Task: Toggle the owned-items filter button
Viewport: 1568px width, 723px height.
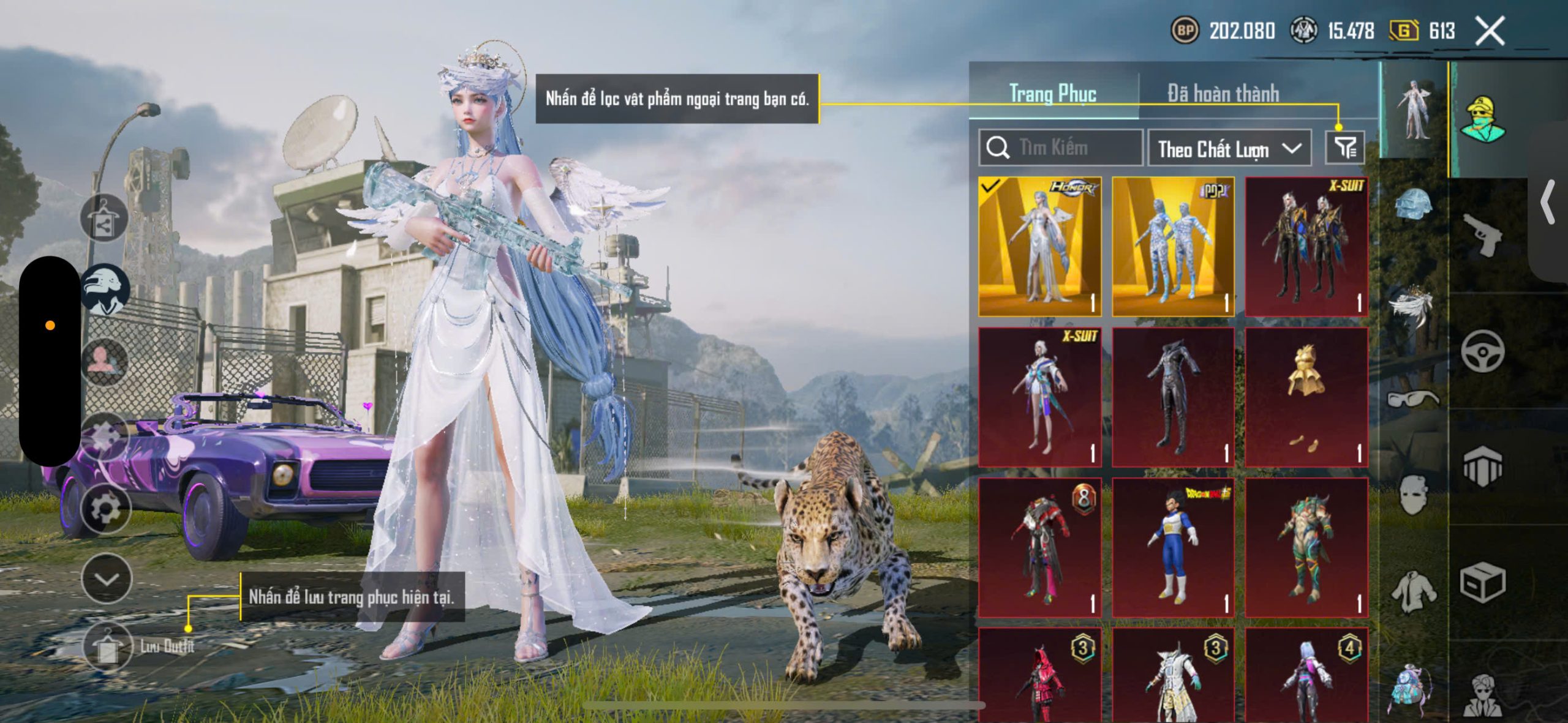Action: click(x=1345, y=148)
